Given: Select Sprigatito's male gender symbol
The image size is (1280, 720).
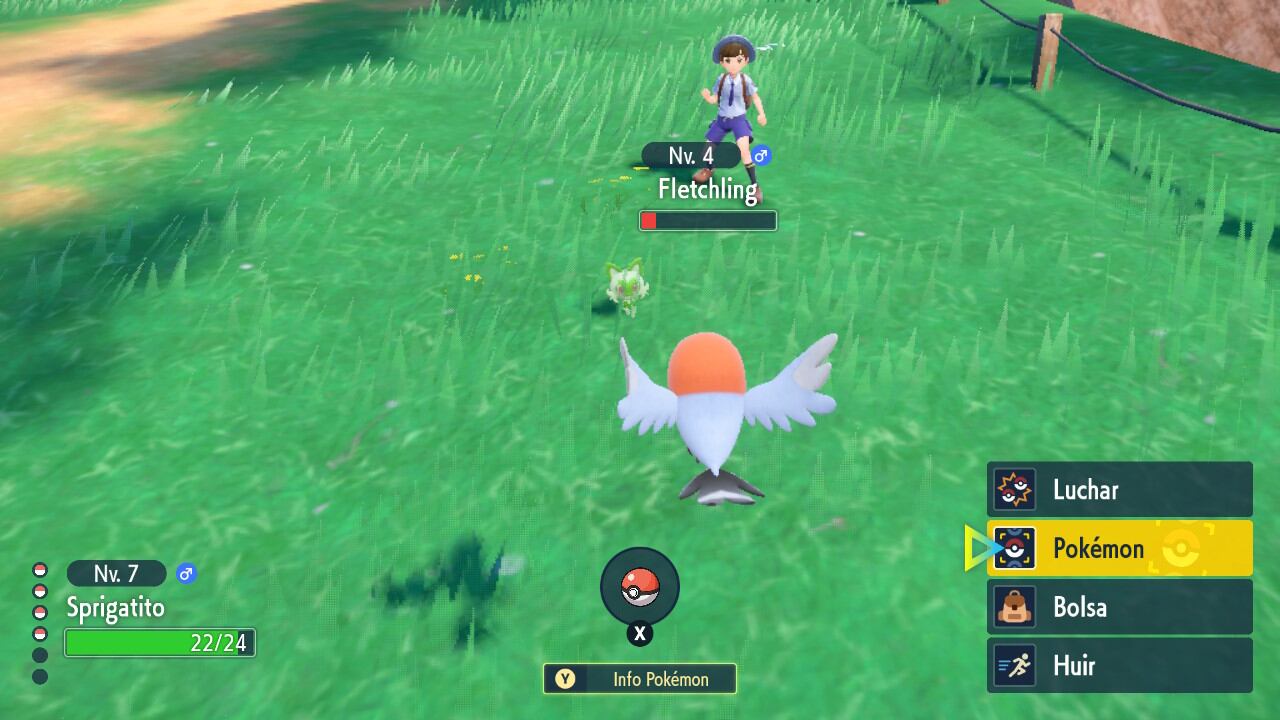Looking at the screenshot, I should (x=187, y=573).
